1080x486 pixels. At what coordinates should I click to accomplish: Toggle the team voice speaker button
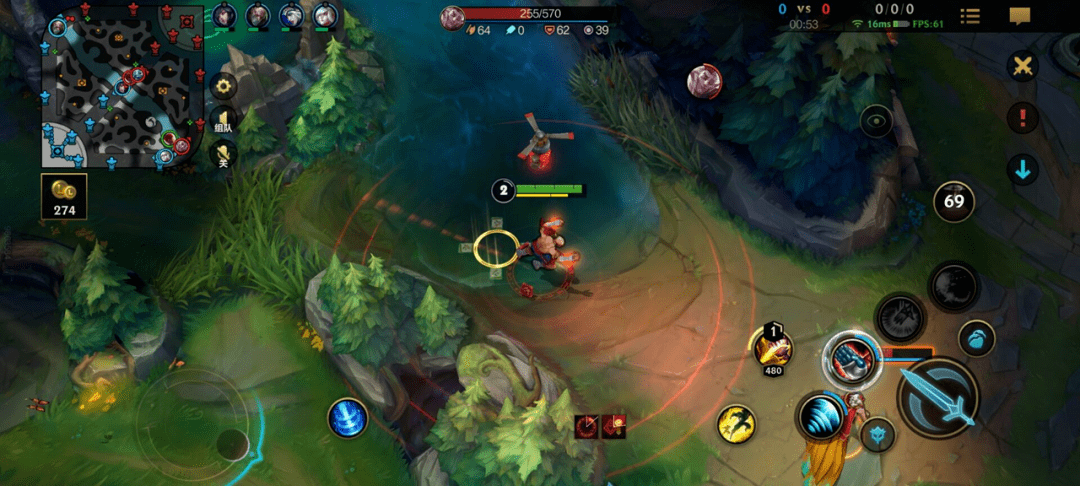click(x=223, y=122)
